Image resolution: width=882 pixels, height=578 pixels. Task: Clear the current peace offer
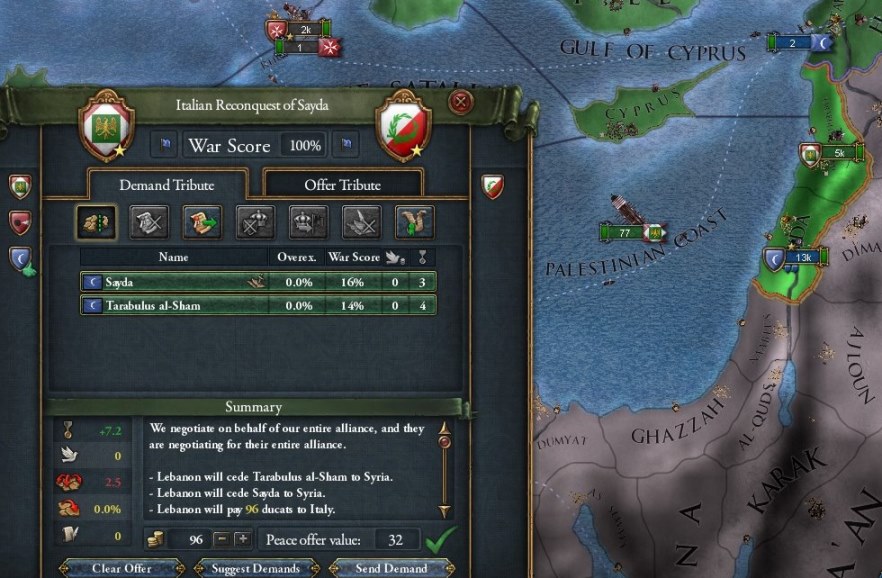121,569
